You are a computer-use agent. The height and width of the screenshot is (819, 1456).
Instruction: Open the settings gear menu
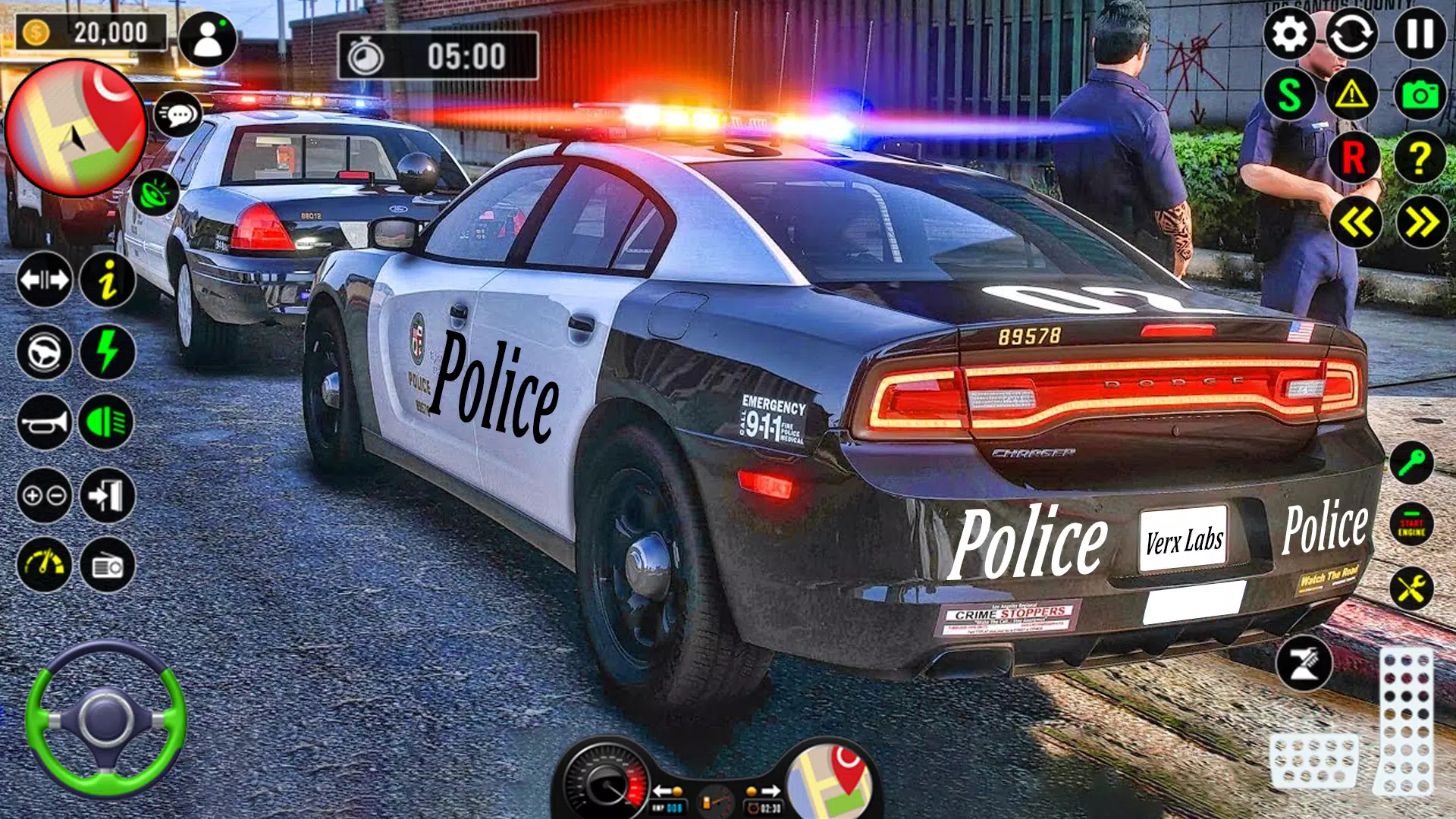click(x=1289, y=34)
